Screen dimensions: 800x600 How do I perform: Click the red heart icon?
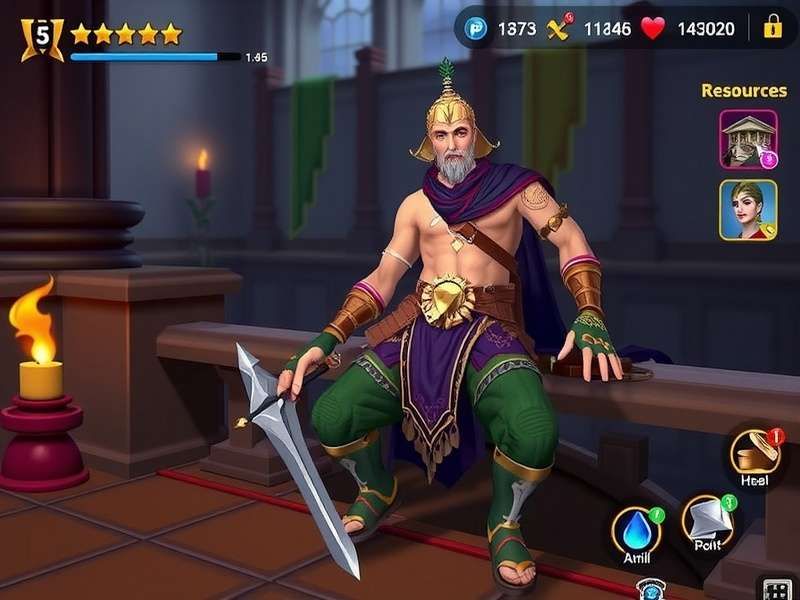click(x=652, y=28)
